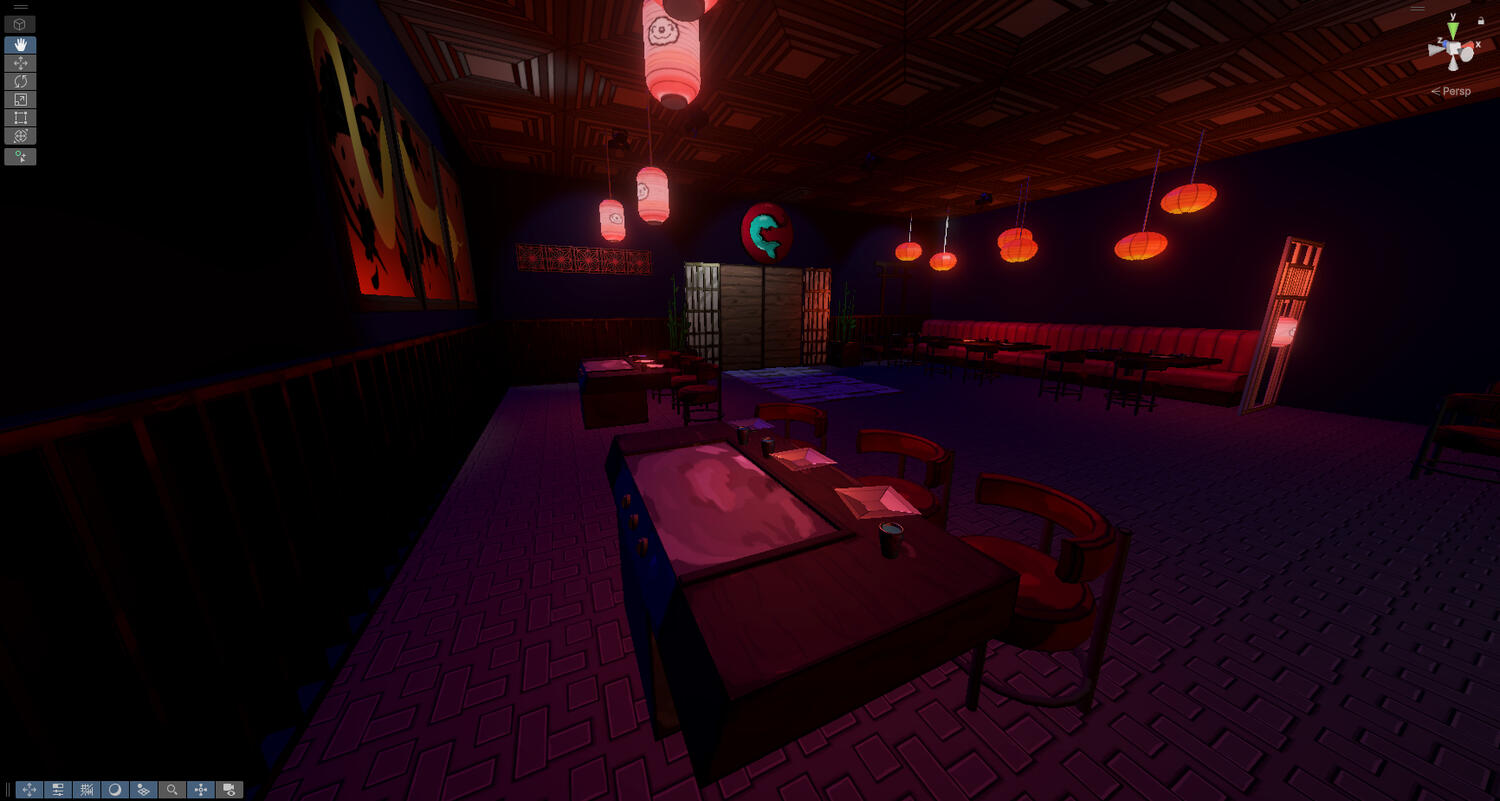Activate the combined Transform tool
This screenshot has width=1500, height=801.
click(x=20, y=135)
